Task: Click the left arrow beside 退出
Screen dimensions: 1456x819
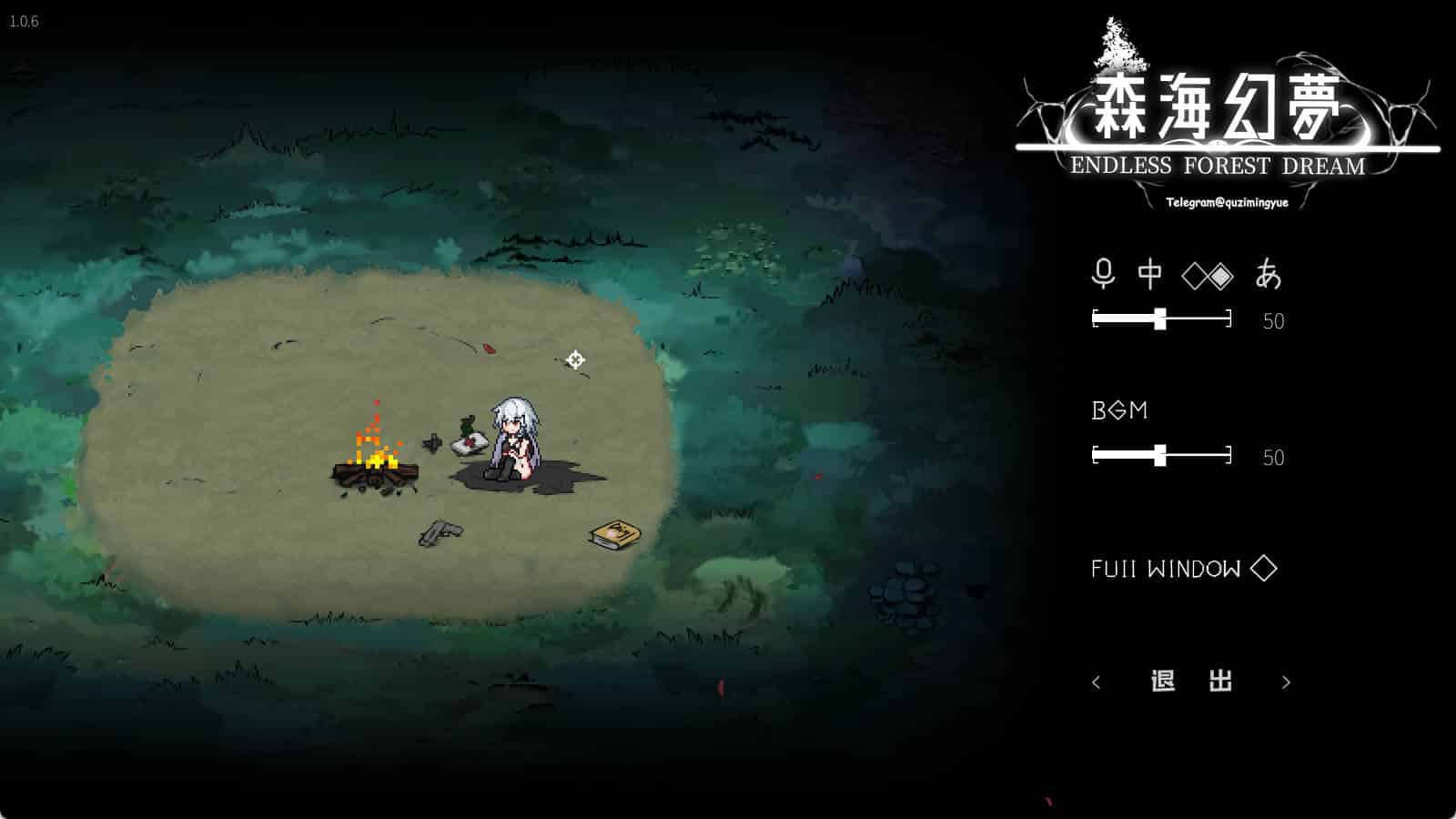Action: tap(1097, 682)
